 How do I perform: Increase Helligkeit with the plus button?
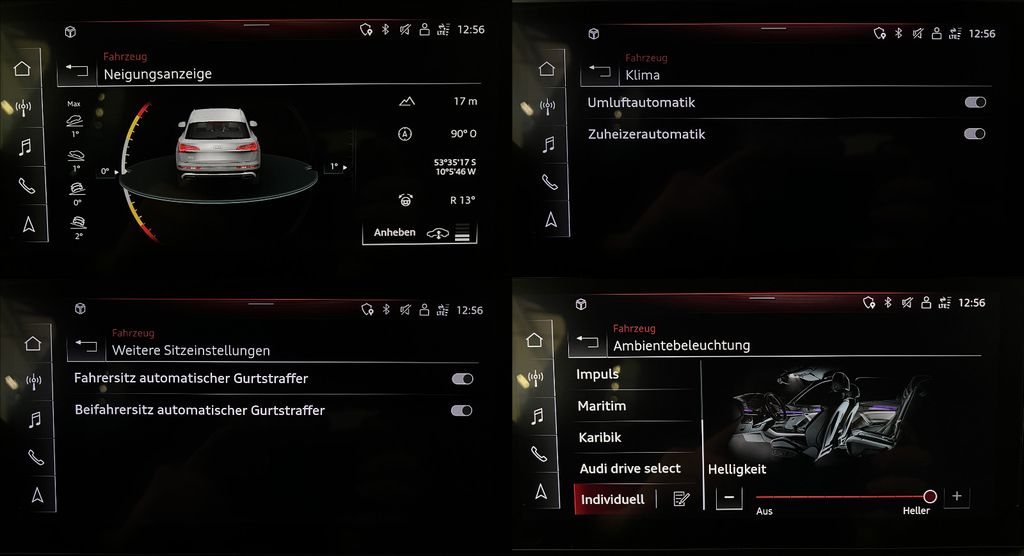click(x=957, y=496)
